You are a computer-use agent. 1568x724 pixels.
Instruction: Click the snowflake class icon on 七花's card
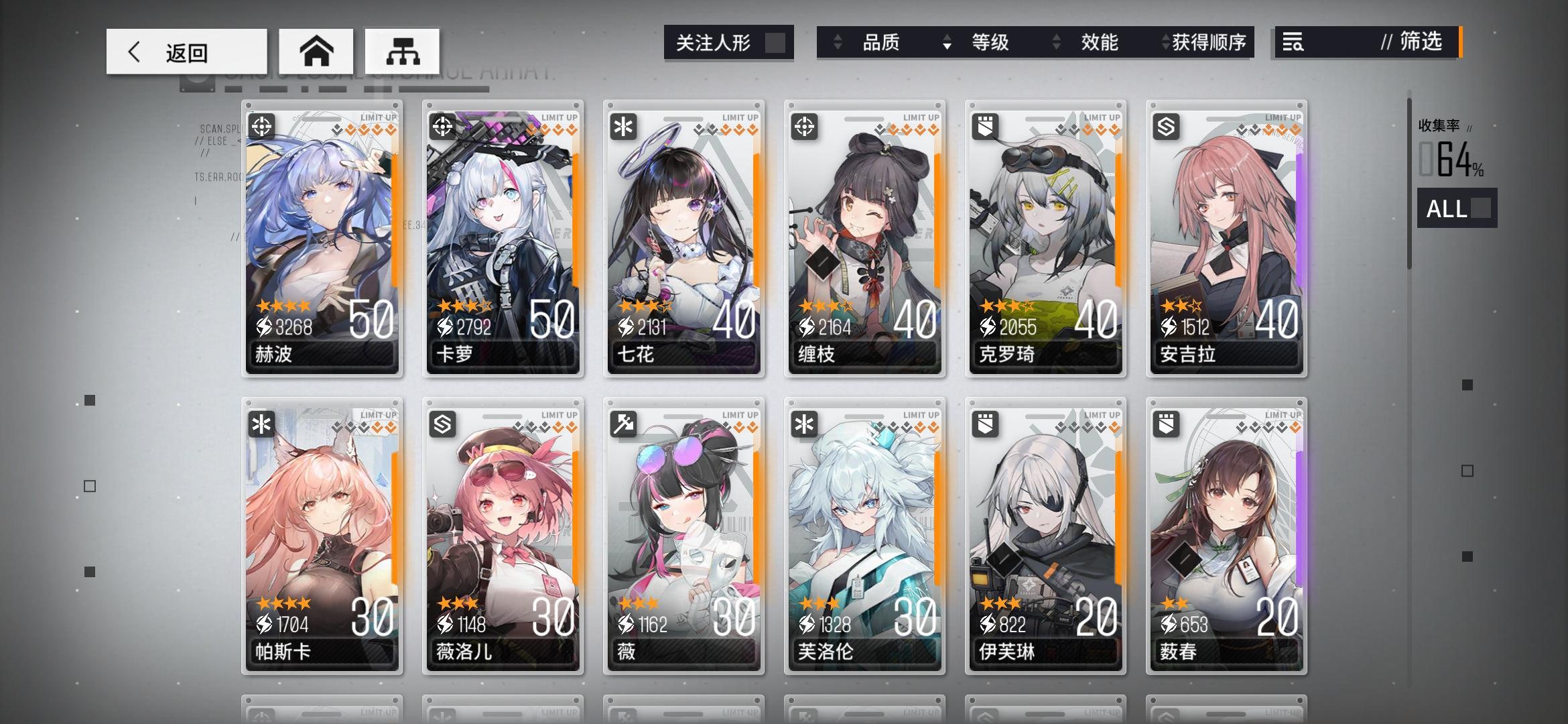pos(622,127)
